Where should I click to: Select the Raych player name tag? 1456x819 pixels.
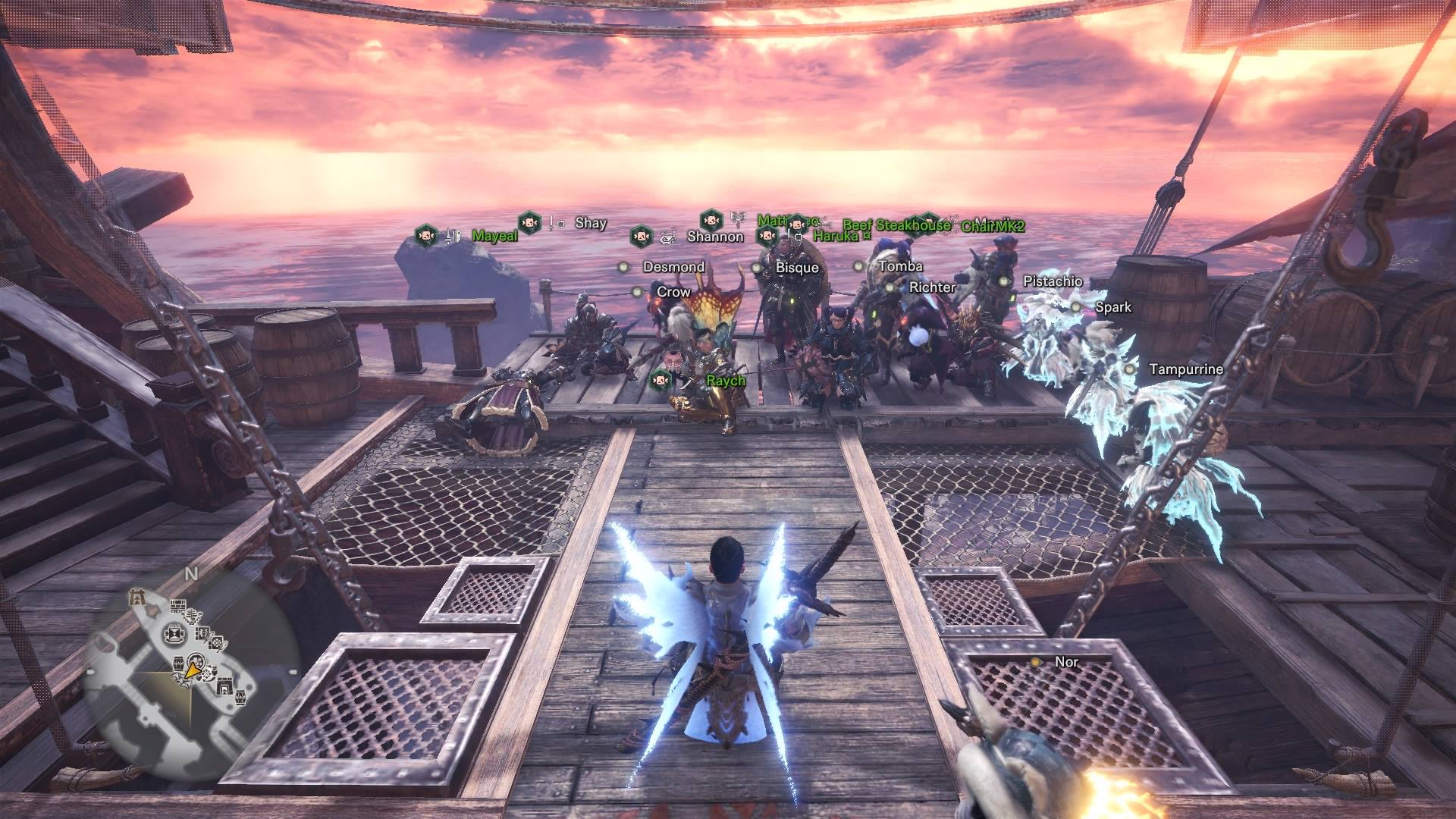click(x=726, y=380)
